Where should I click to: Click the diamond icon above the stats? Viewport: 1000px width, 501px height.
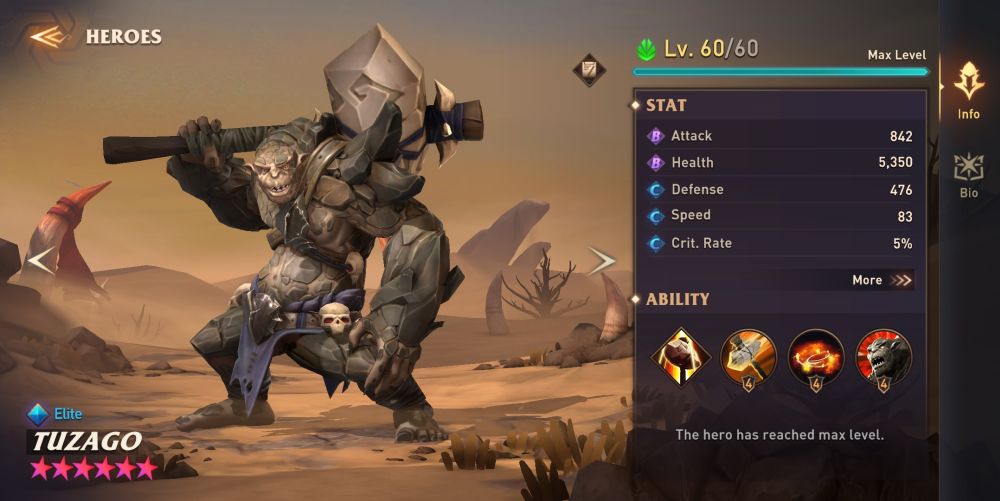[589, 70]
